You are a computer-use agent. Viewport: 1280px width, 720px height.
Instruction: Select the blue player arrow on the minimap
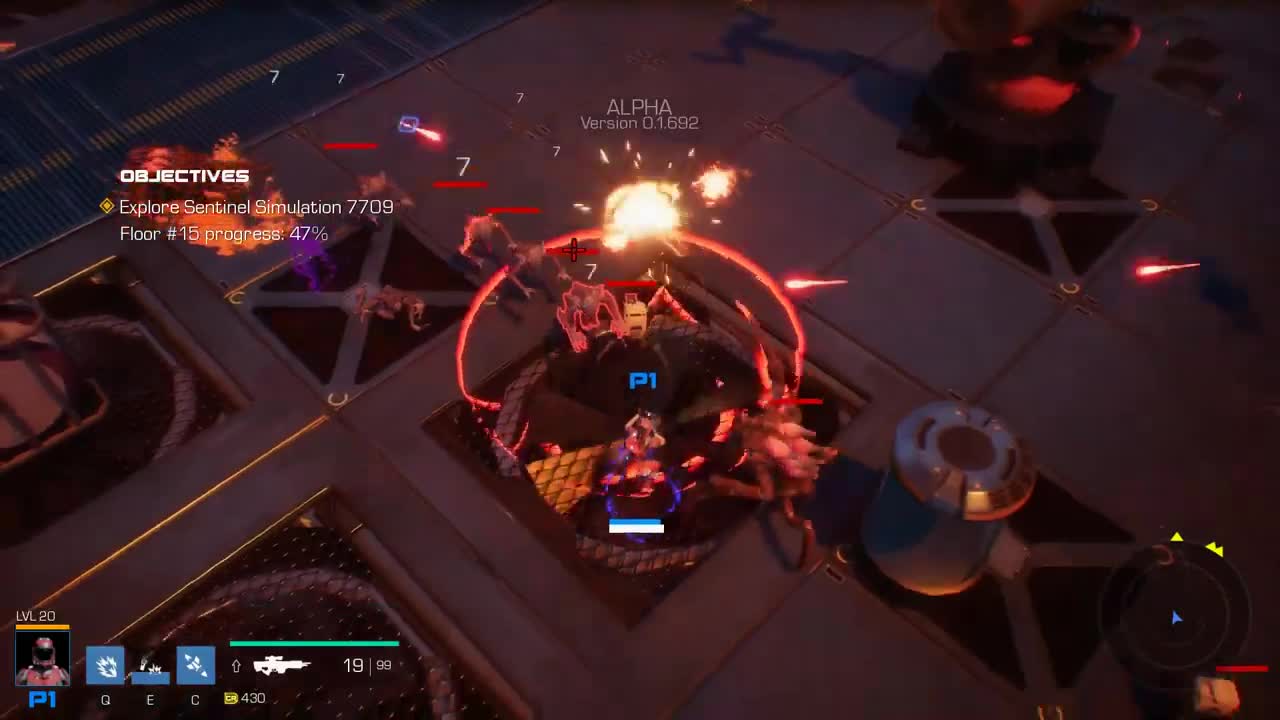1177,618
